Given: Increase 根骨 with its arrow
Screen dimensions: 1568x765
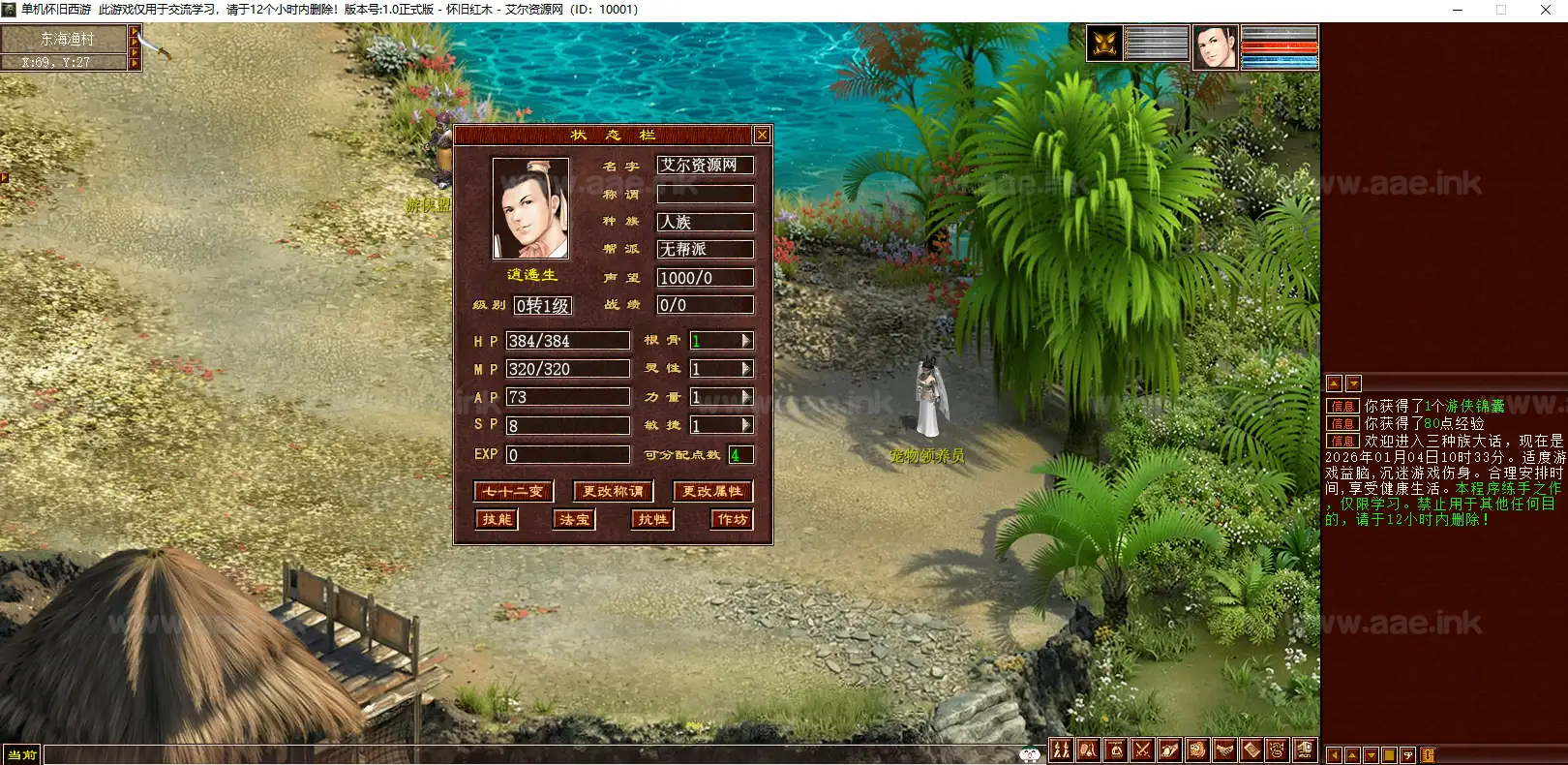Looking at the screenshot, I should 746,341.
